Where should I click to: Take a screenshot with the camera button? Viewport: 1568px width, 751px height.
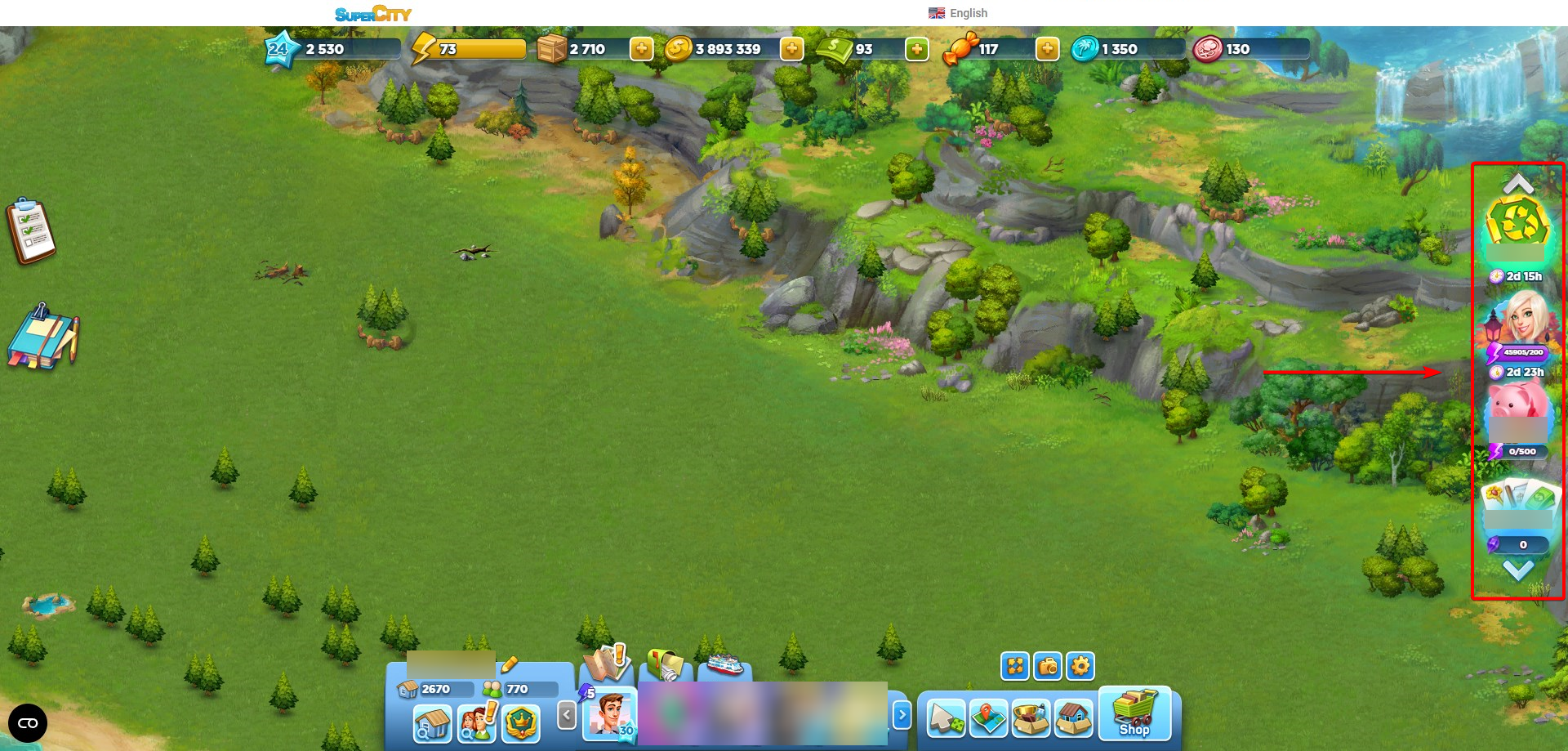coord(1047,666)
